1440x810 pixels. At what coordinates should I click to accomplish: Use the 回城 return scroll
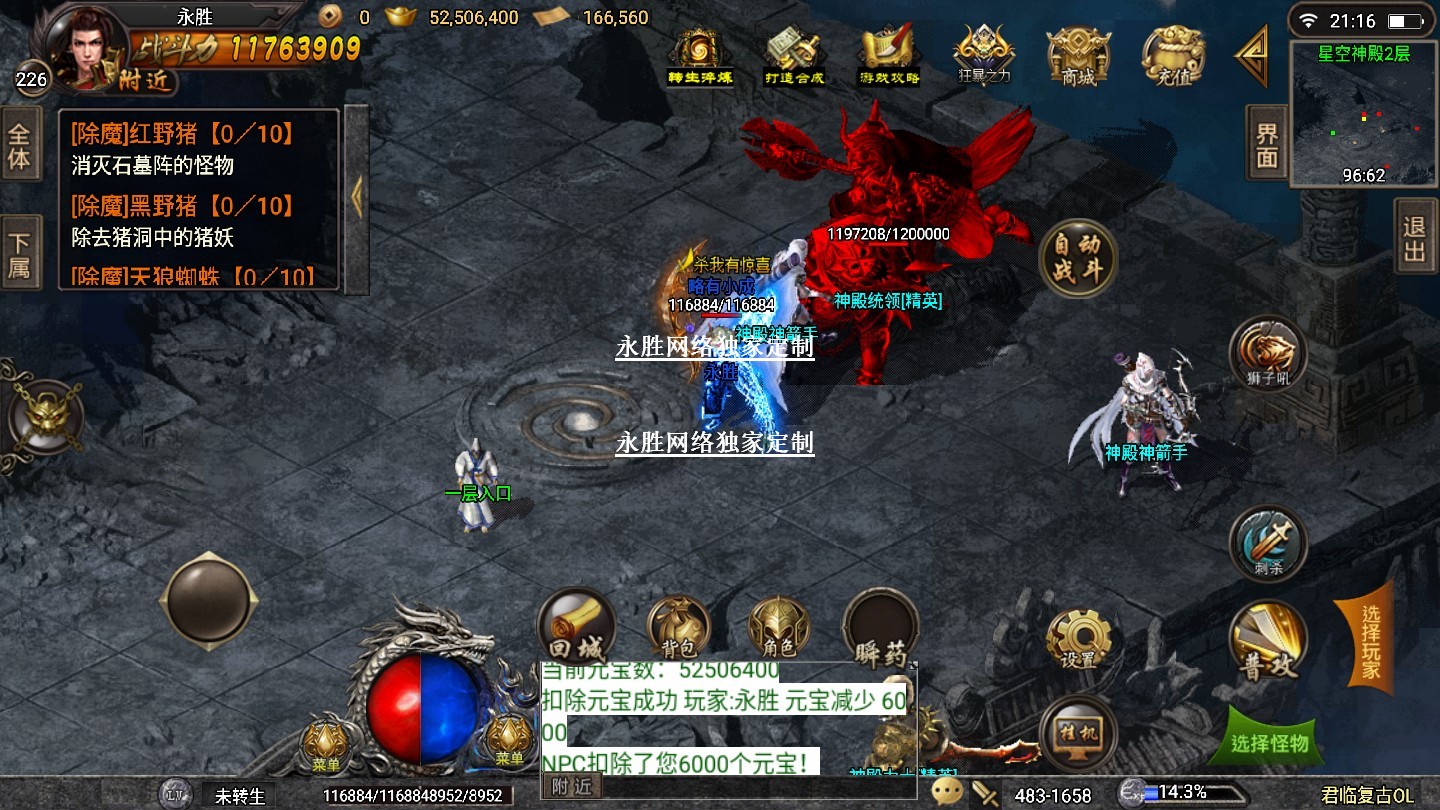576,627
